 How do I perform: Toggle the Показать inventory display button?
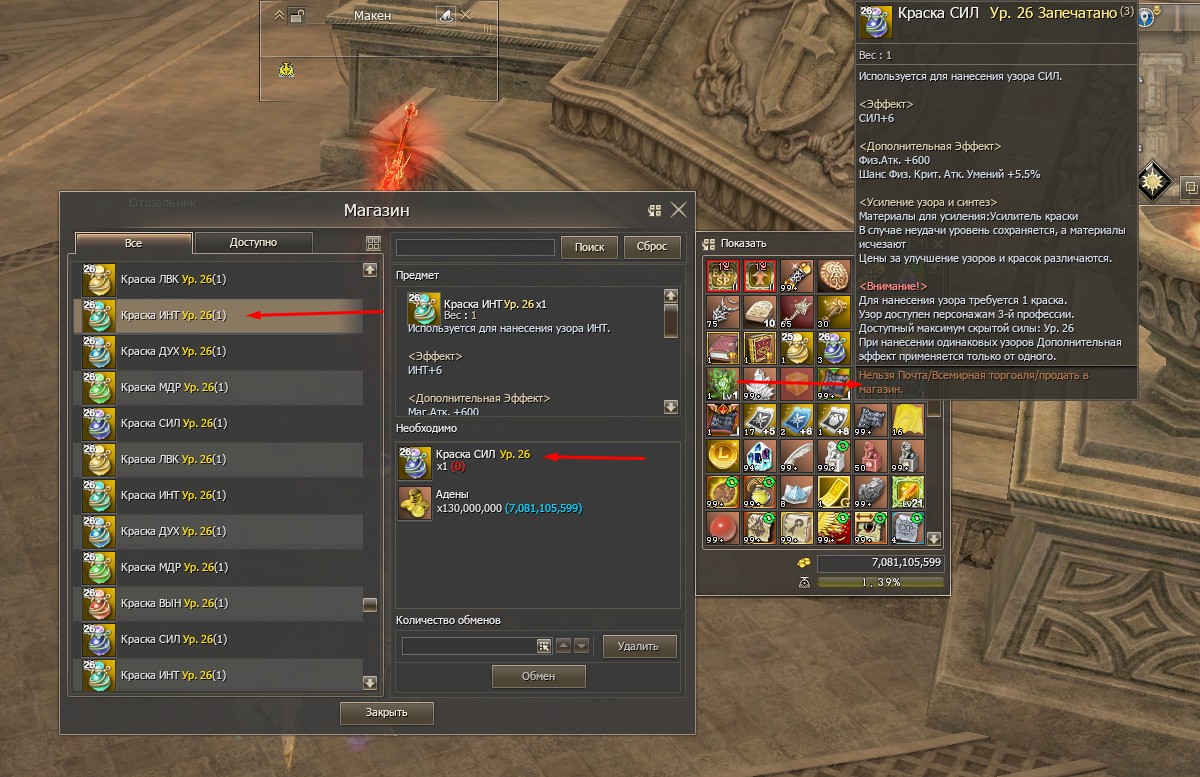pos(711,243)
